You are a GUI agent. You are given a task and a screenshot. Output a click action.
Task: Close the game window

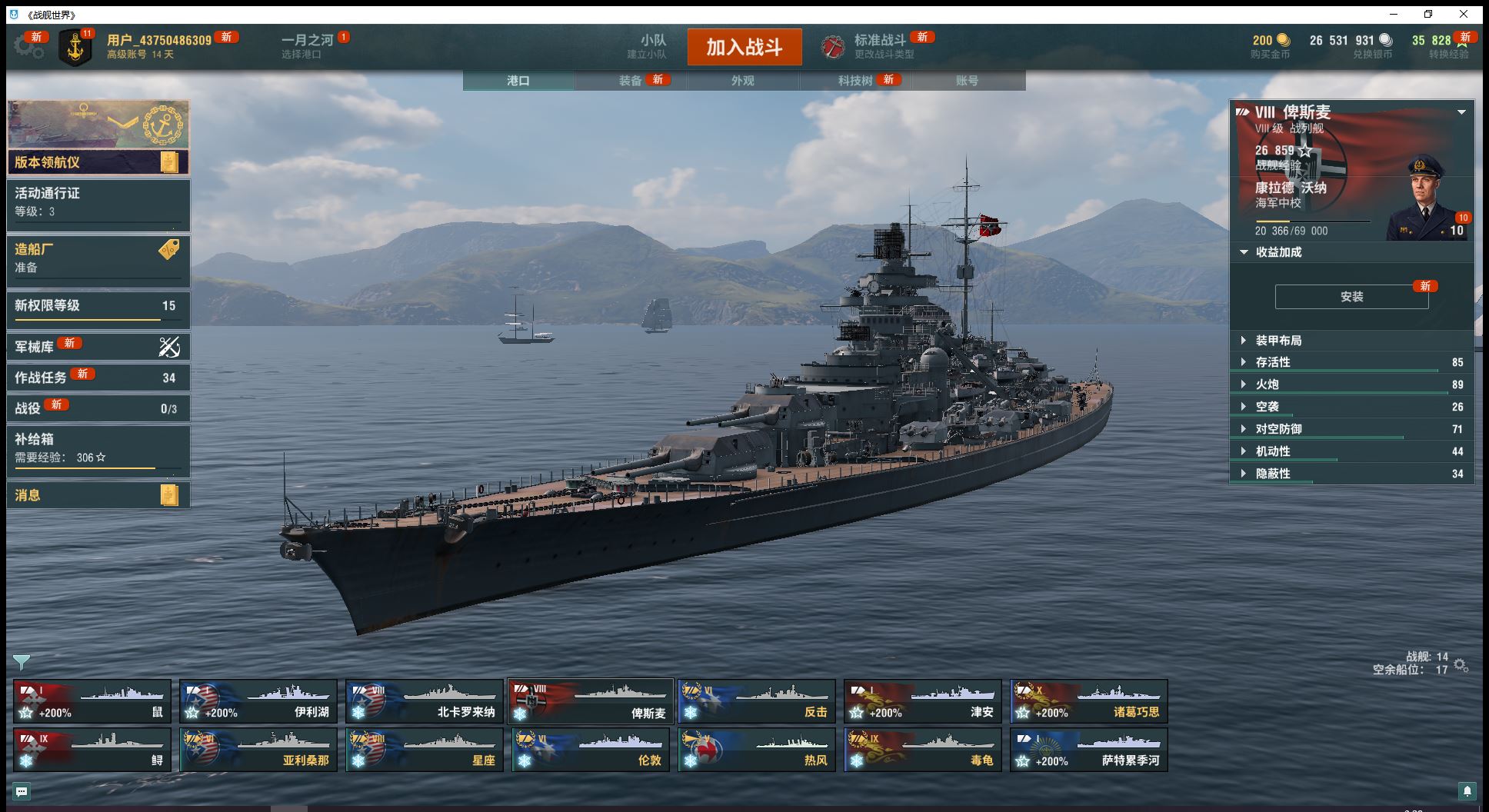(x=1464, y=14)
